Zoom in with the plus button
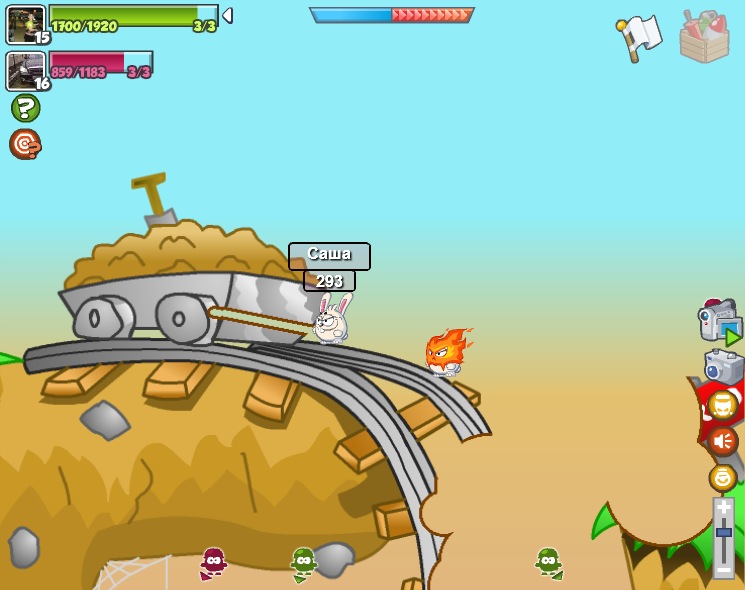The image size is (745, 590). (x=723, y=508)
